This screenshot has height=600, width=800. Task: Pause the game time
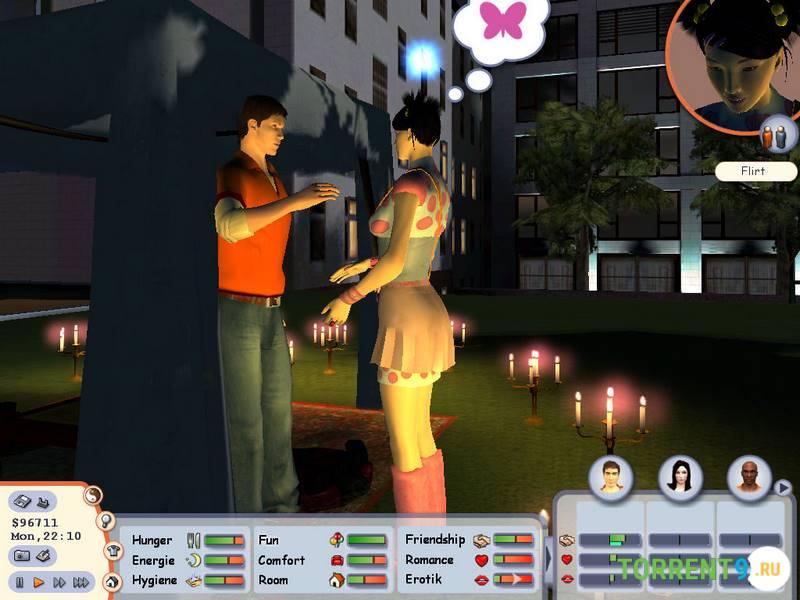point(19,581)
